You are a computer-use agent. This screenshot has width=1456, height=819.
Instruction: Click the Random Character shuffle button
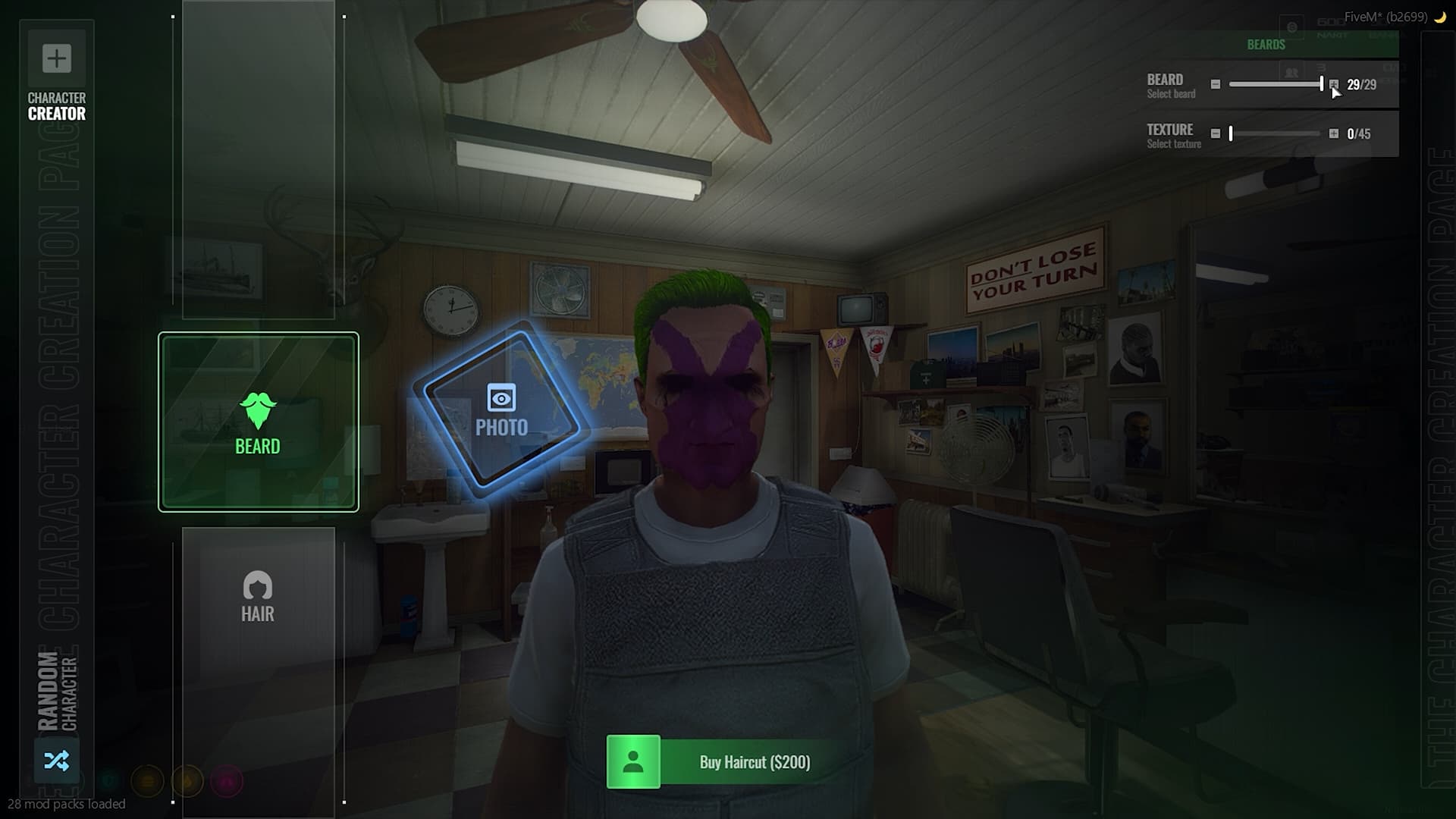[x=57, y=760]
